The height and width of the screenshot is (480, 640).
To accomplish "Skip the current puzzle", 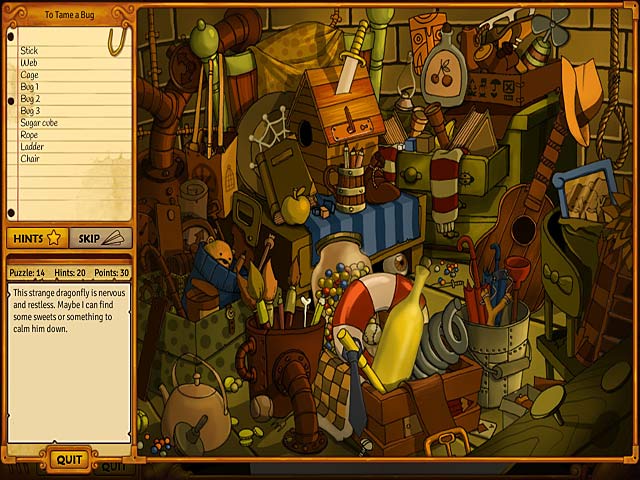I will (100, 238).
